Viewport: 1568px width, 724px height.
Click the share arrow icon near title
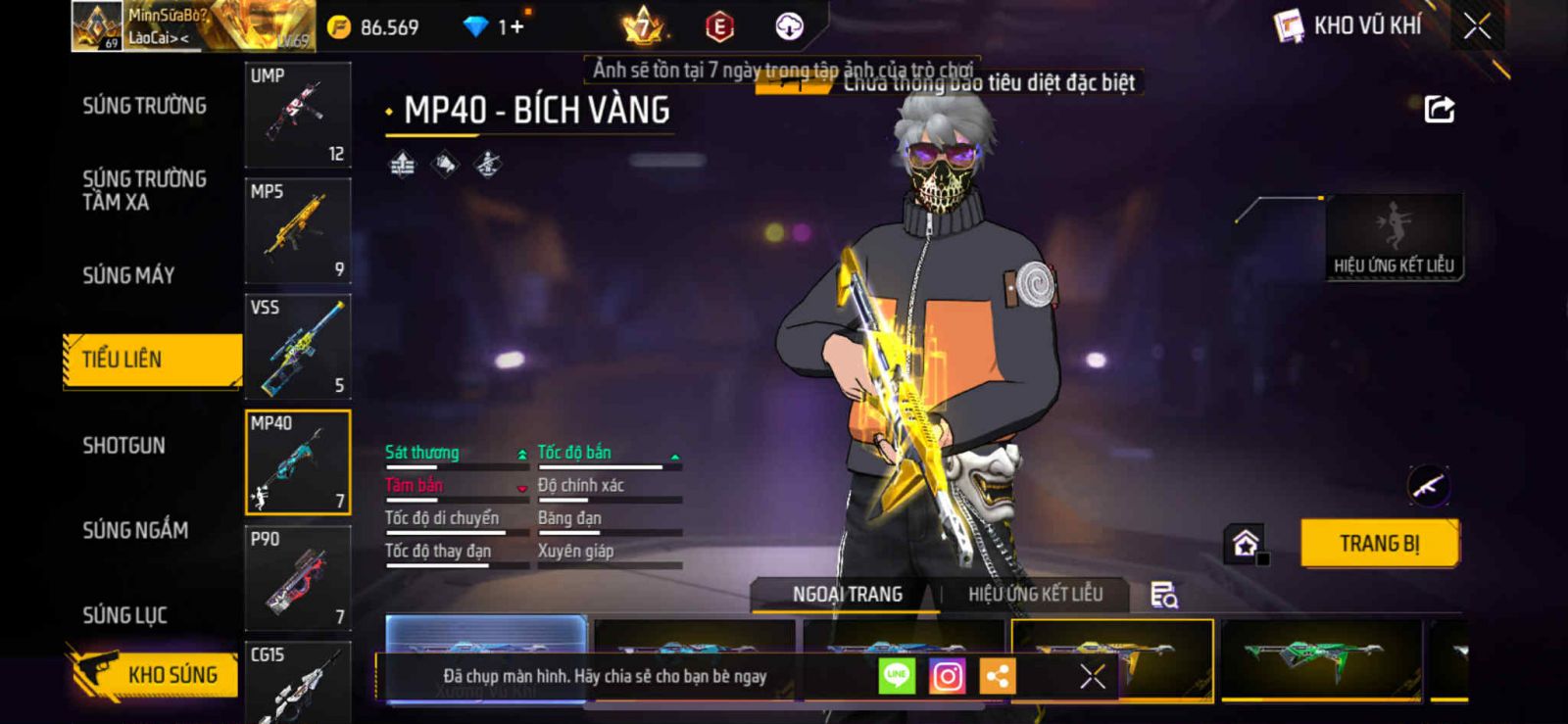point(1439,109)
